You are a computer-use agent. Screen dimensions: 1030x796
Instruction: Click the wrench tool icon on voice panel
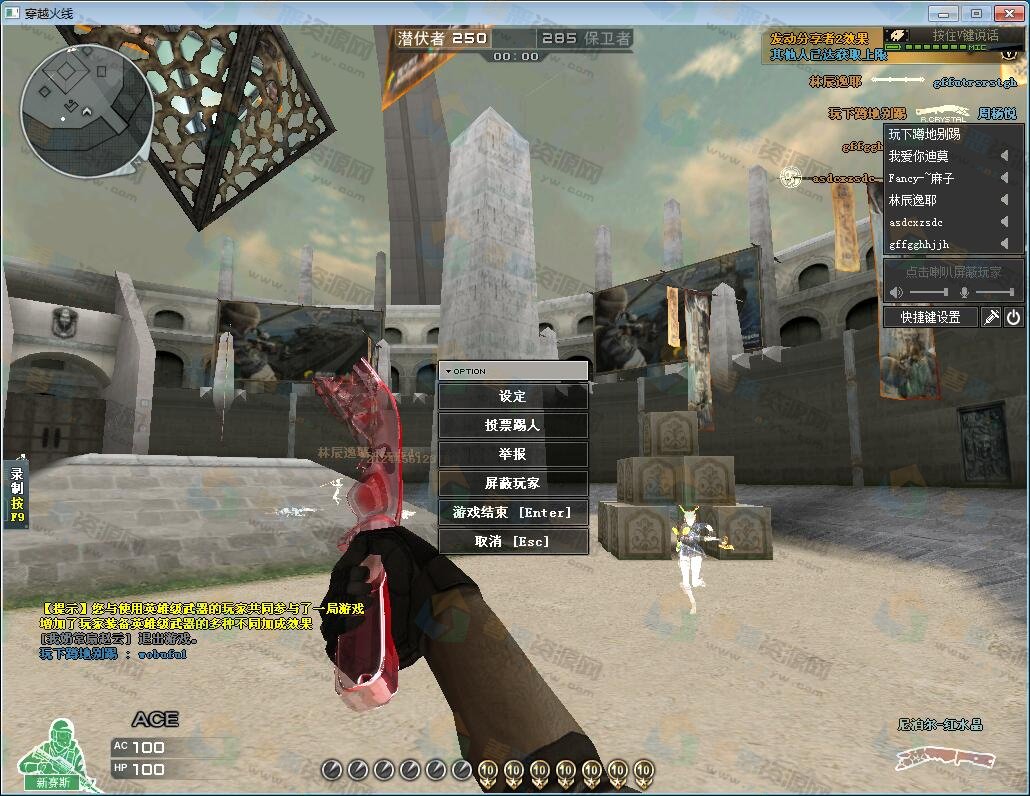991,317
